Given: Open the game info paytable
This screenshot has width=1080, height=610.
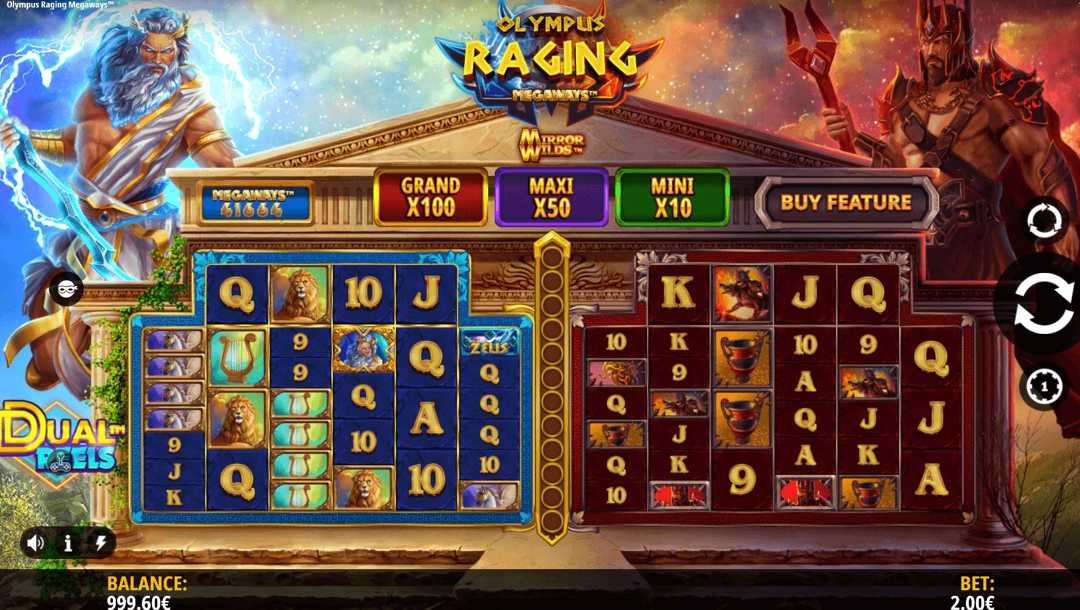Looking at the screenshot, I should pyautogui.click(x=68, y=543).
